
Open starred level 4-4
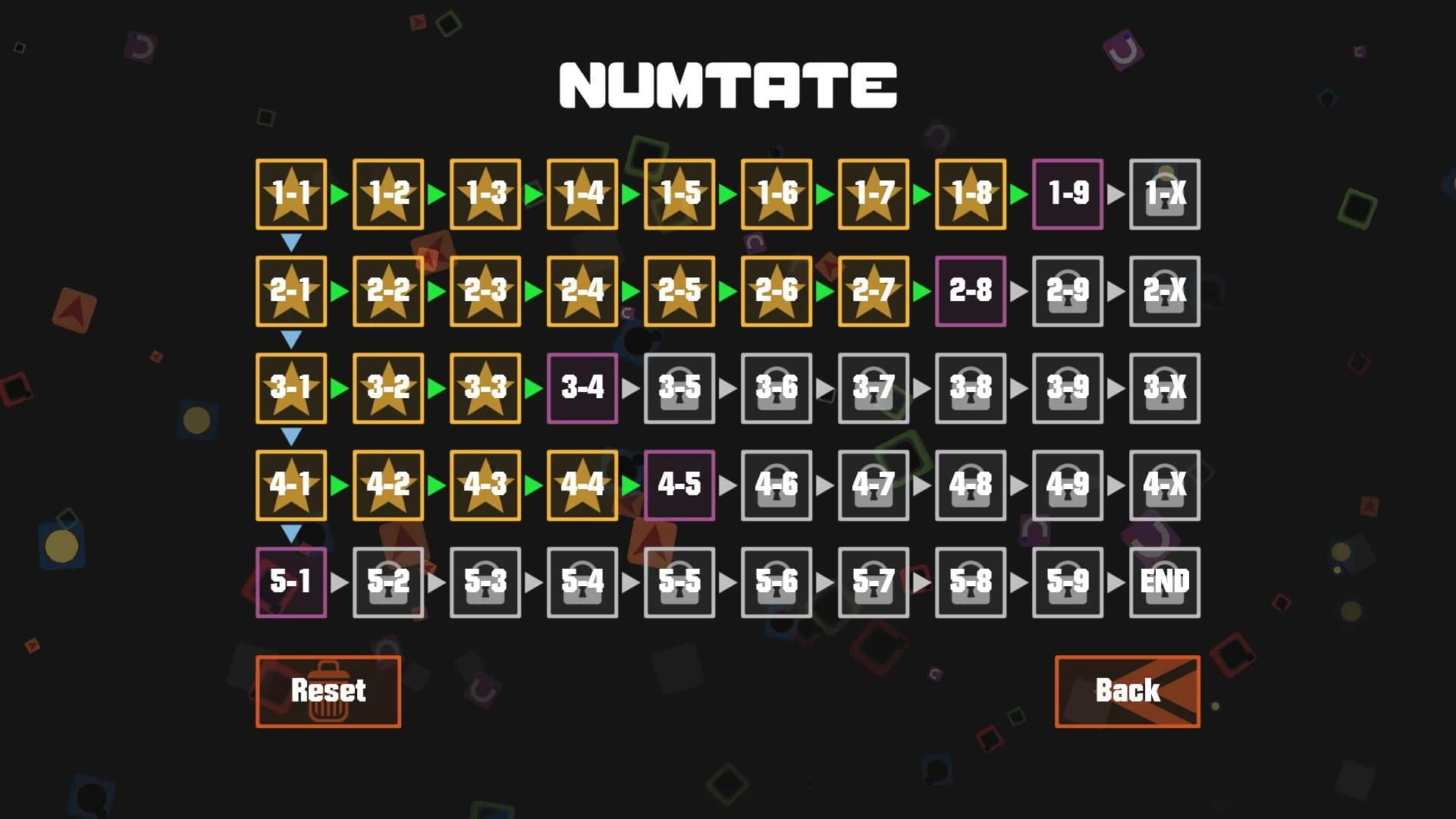582,485
